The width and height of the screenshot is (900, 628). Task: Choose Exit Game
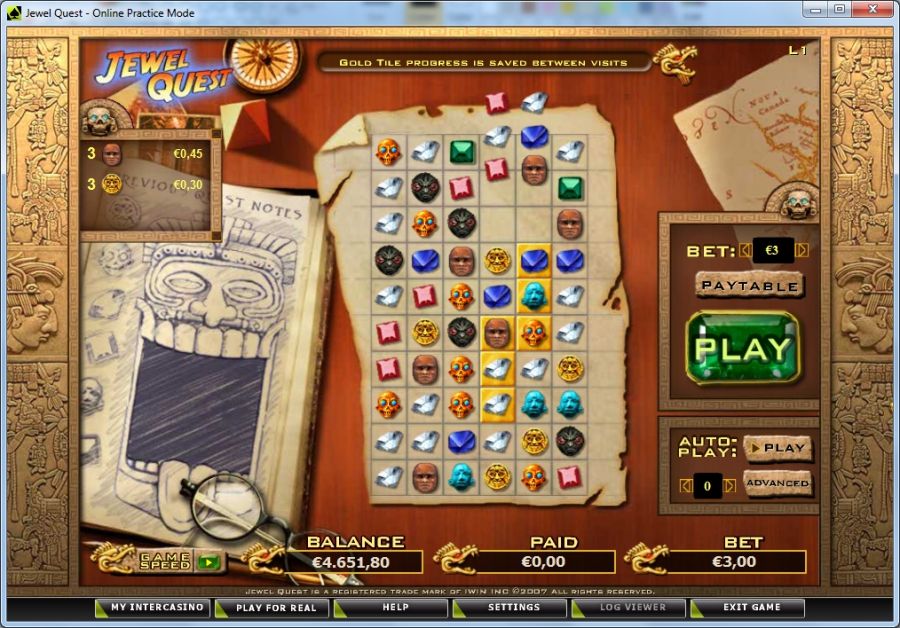point(750,607)
